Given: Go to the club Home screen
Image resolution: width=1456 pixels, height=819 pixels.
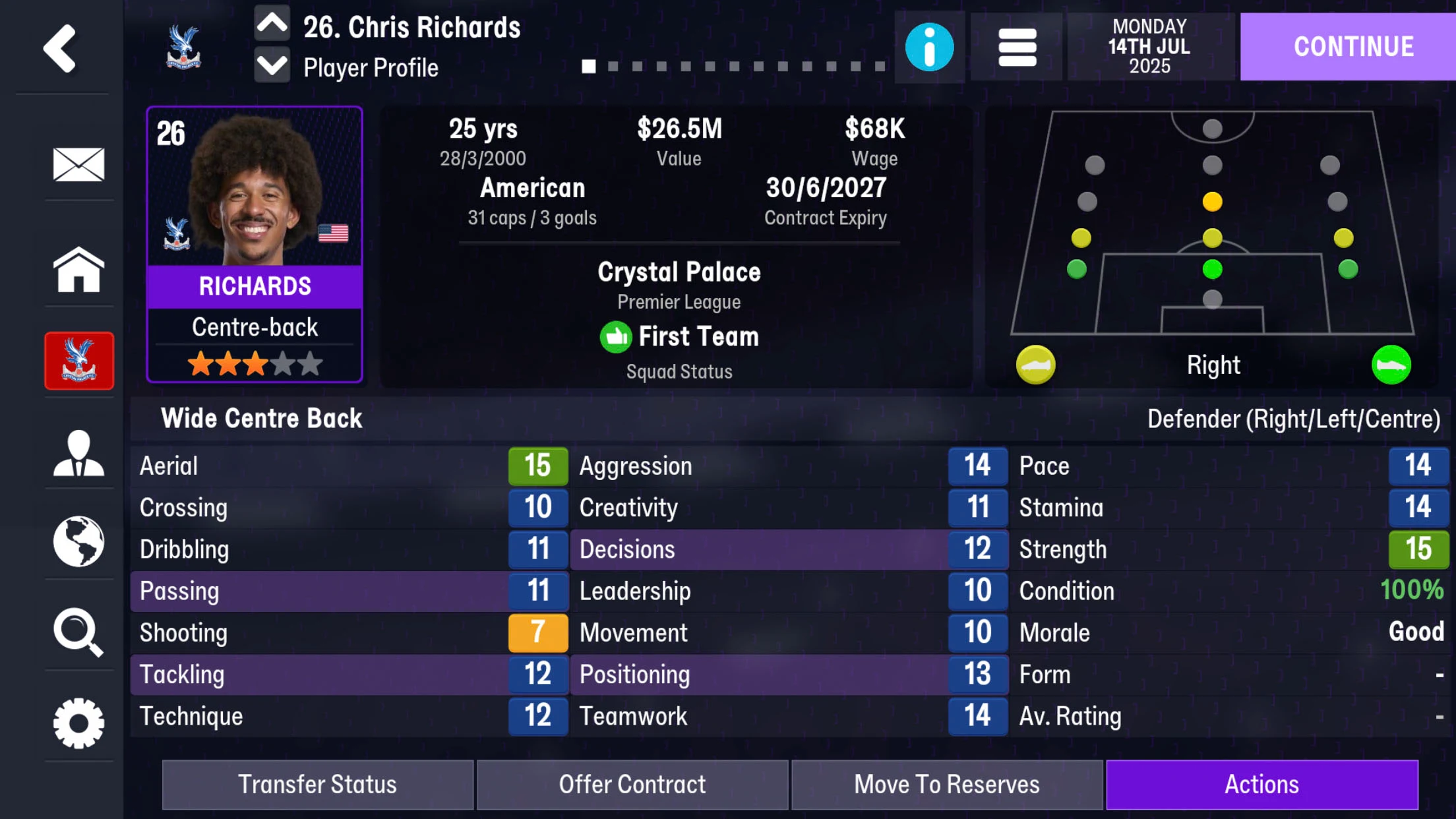Looking at the screenshot, I should click(78, 270).
